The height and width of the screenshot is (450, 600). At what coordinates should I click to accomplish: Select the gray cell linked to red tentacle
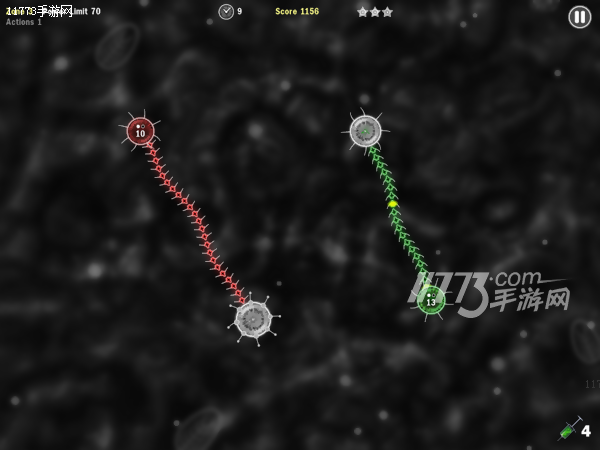[253, 319]
